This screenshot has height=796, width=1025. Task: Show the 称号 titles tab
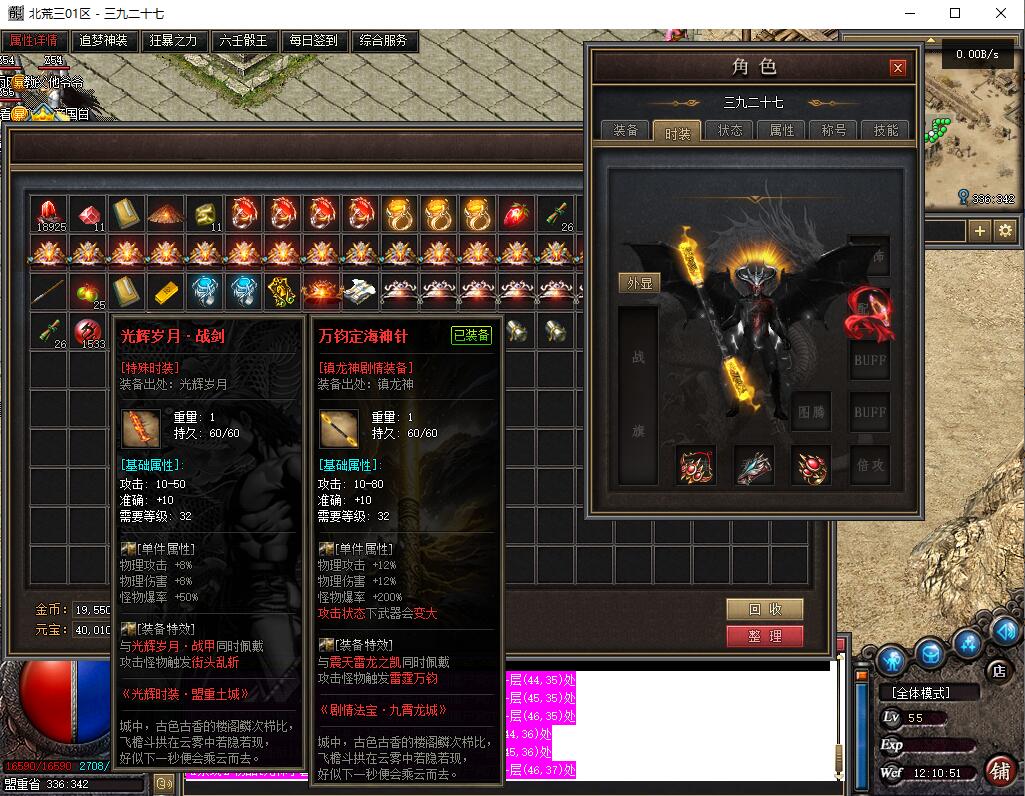(834, 131)
